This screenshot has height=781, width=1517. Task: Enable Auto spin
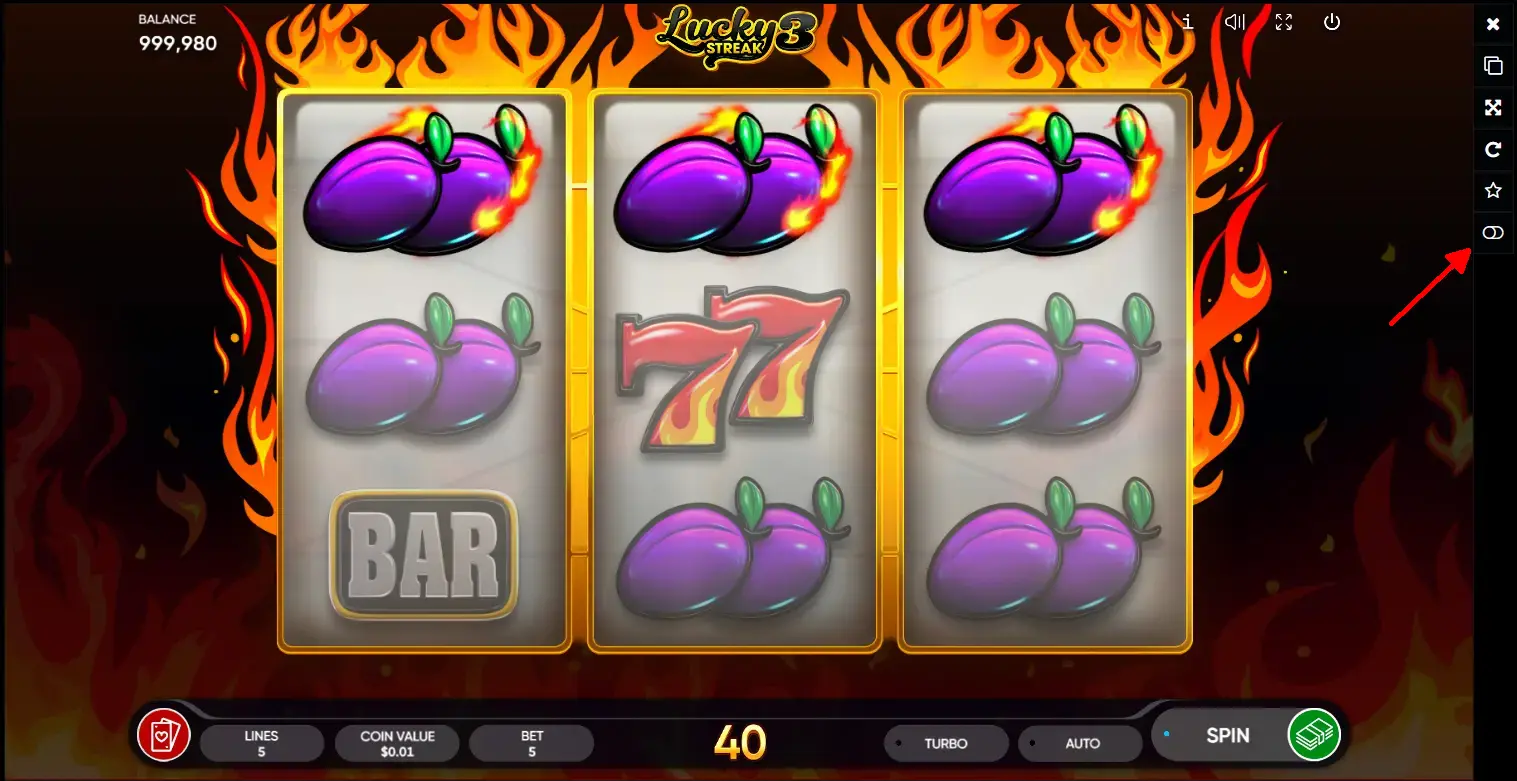point(1081,743)
